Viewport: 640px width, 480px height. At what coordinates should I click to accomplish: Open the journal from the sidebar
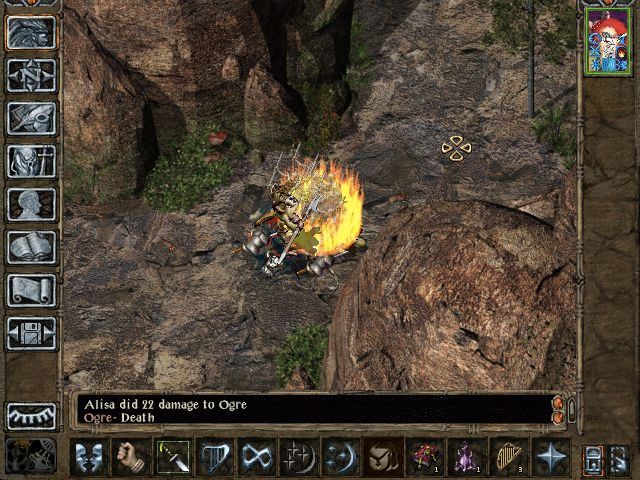tap(31, 118)
